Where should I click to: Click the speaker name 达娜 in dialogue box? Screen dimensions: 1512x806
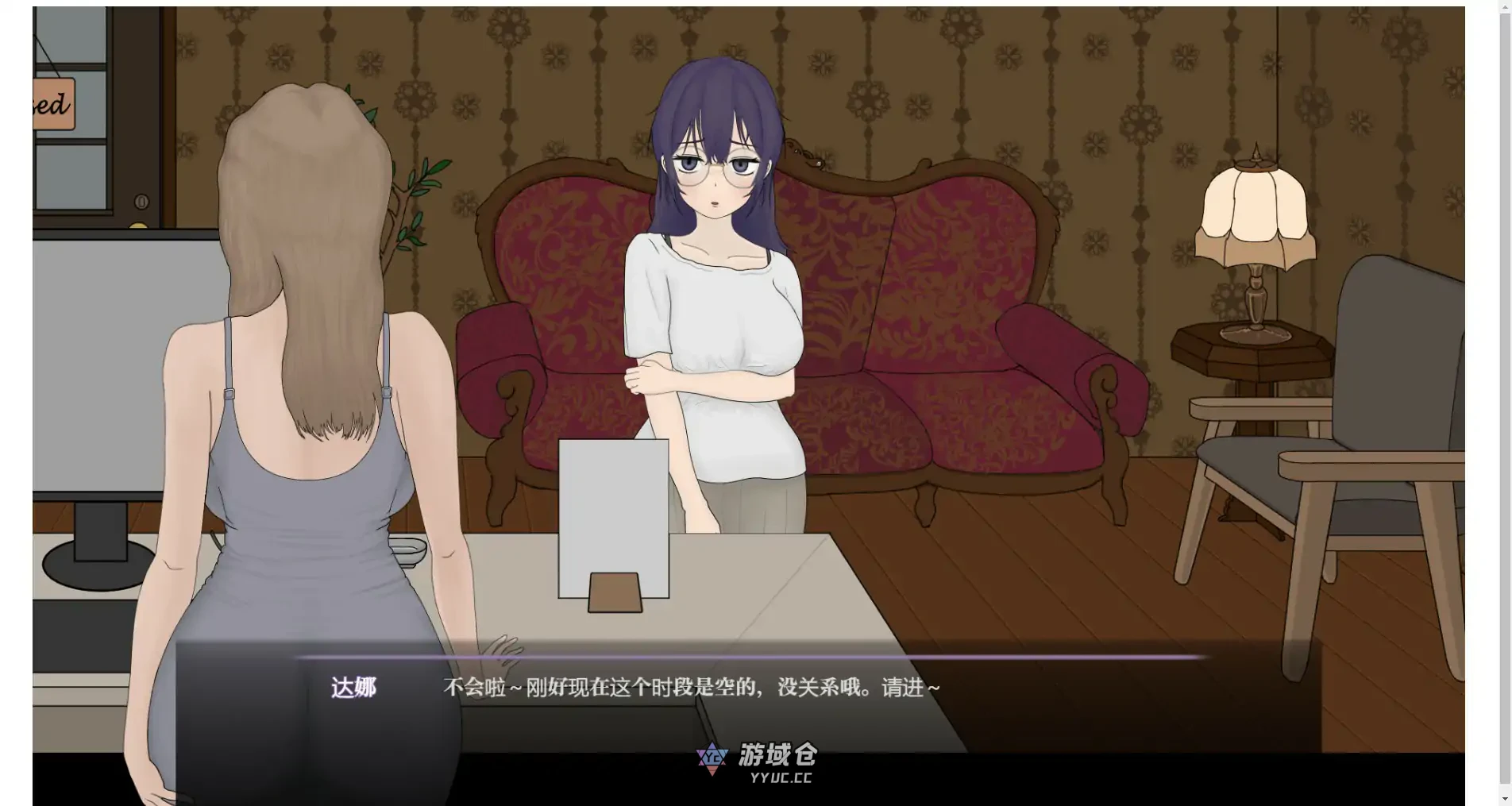click(x=355, y=687)
